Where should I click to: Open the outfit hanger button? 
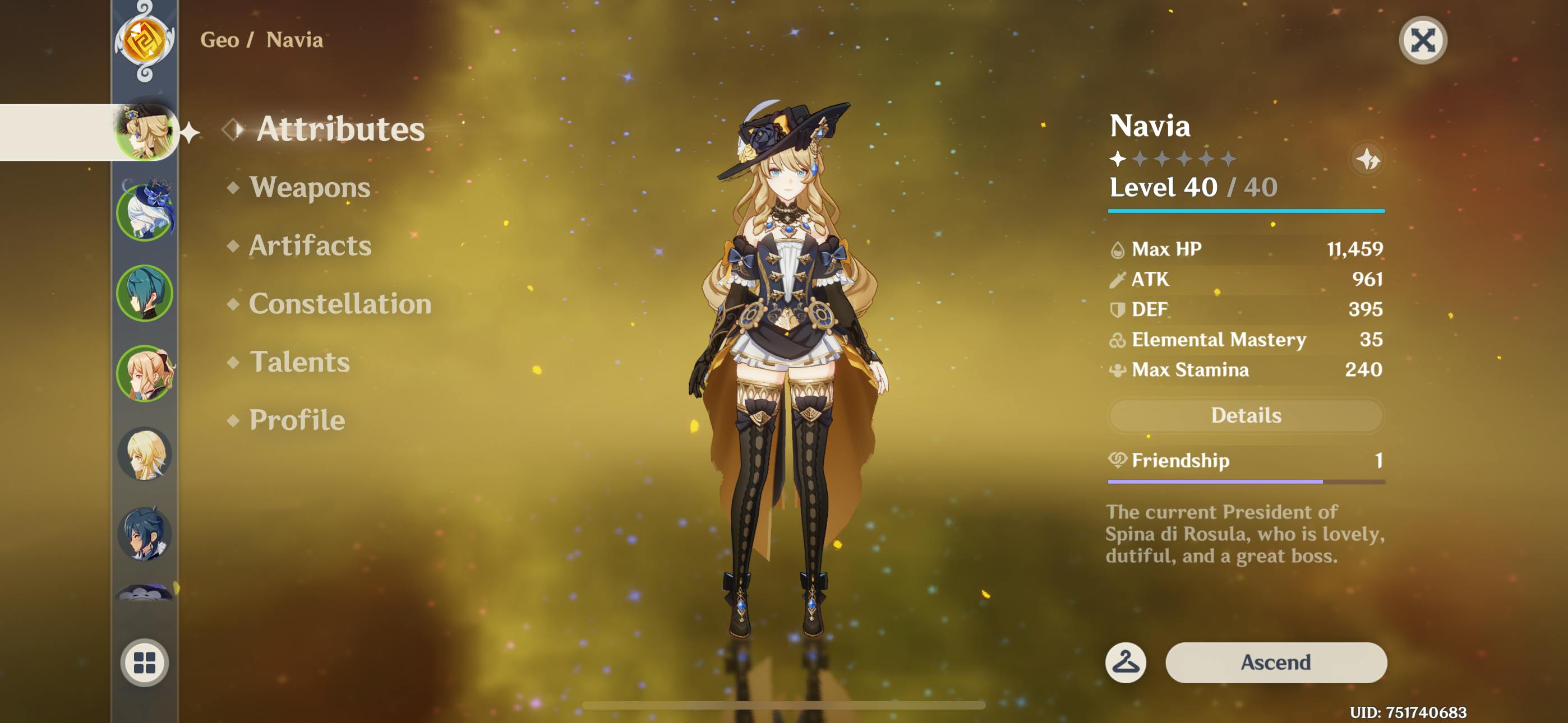click(1125, 662)
